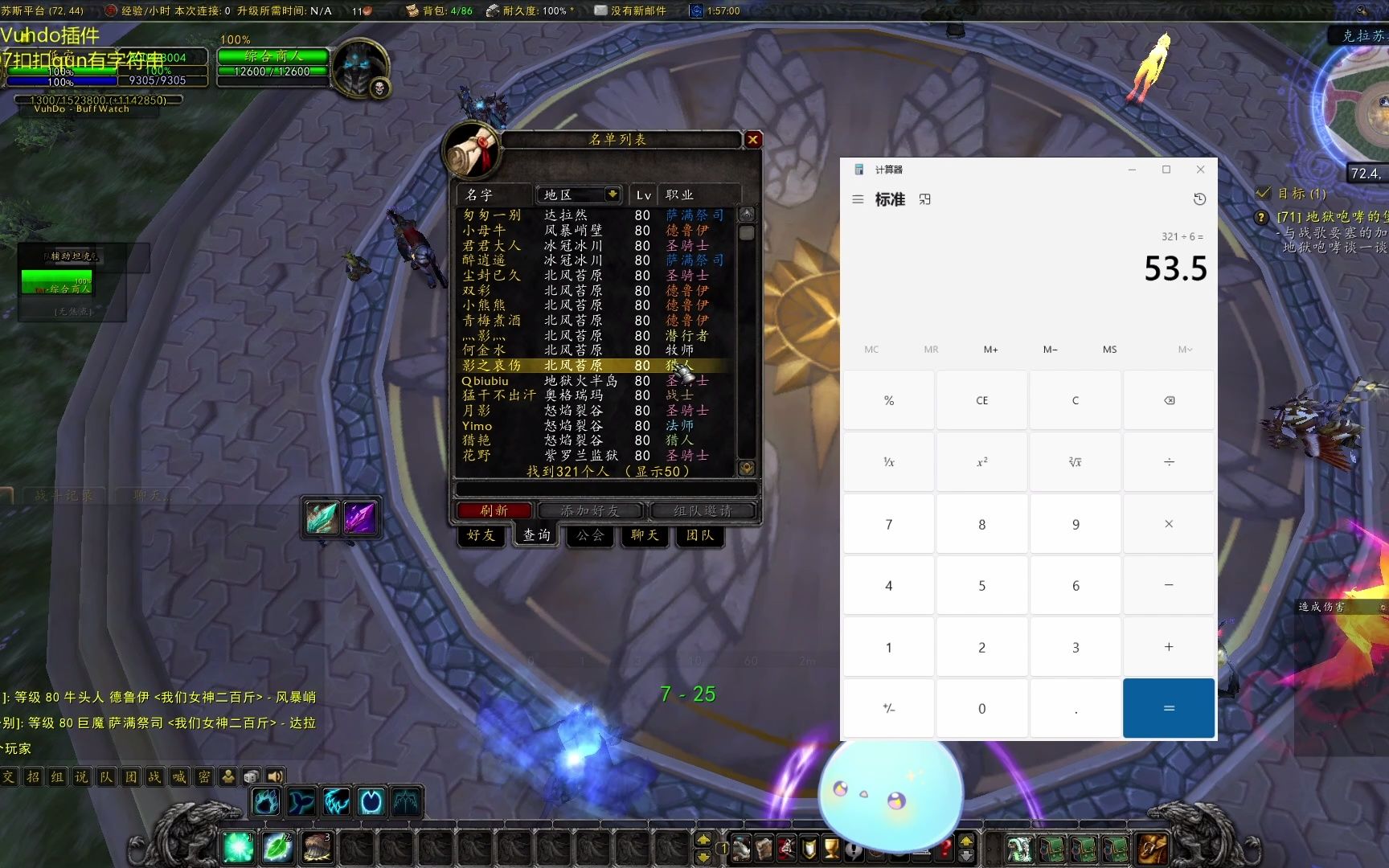Switch to the 好友 friends tab

click(x=481, y=535)
